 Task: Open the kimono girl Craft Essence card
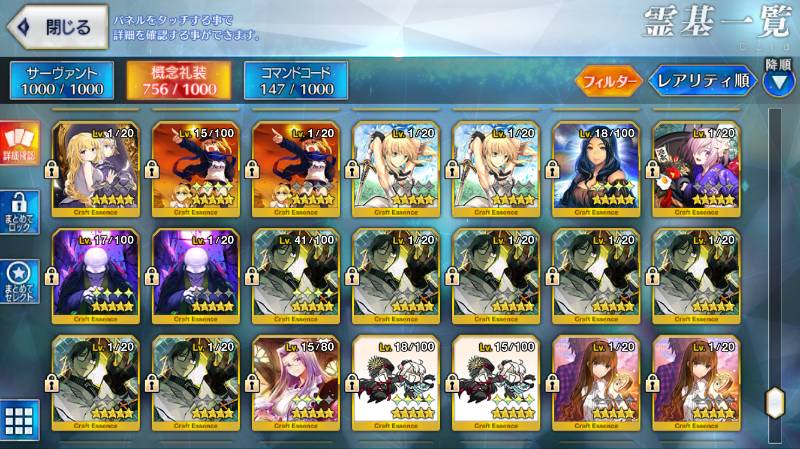(696, 166)
